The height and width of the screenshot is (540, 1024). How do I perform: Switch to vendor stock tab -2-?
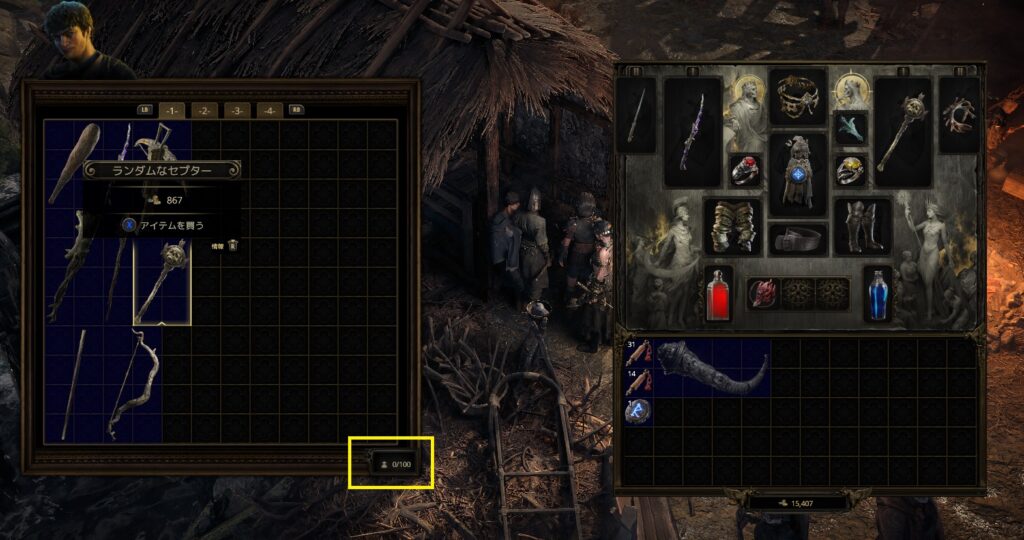pos(203,110)
